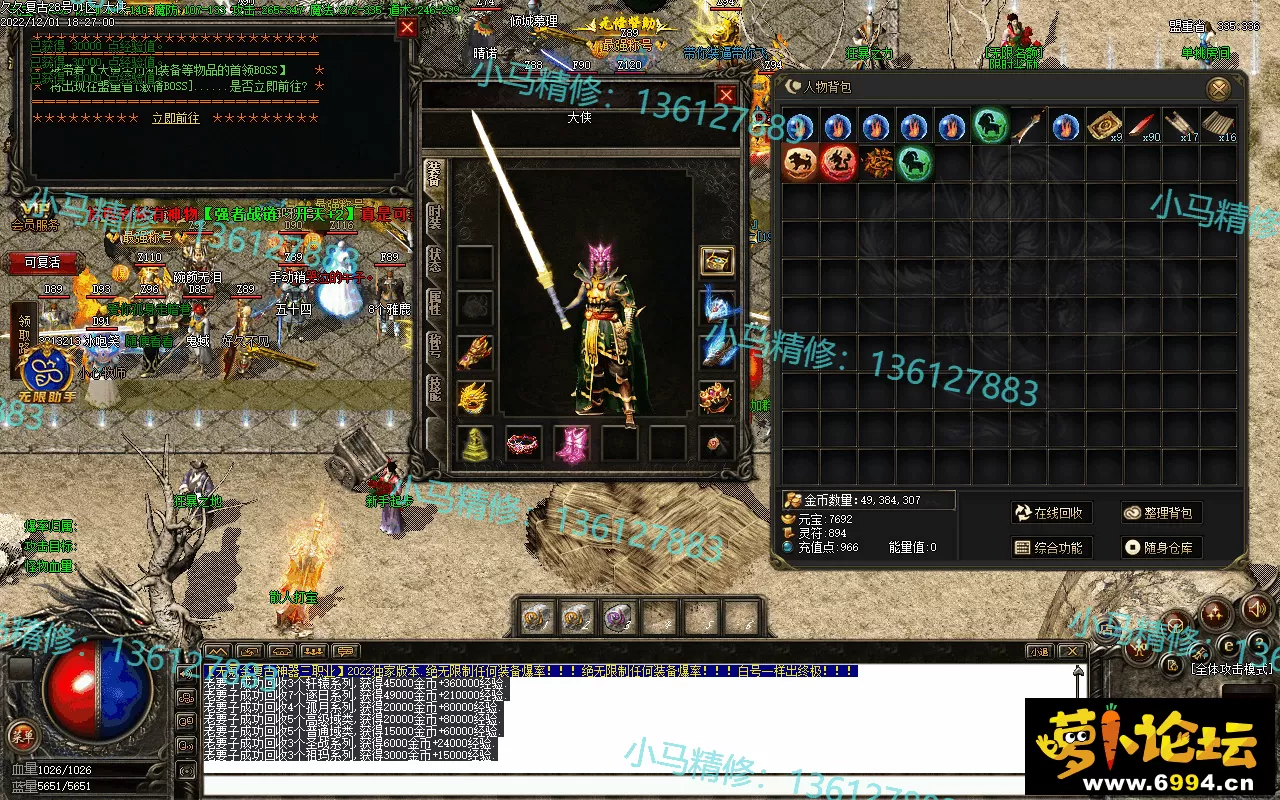Open the treasure chest icon in equipment panel

(716, 261)
